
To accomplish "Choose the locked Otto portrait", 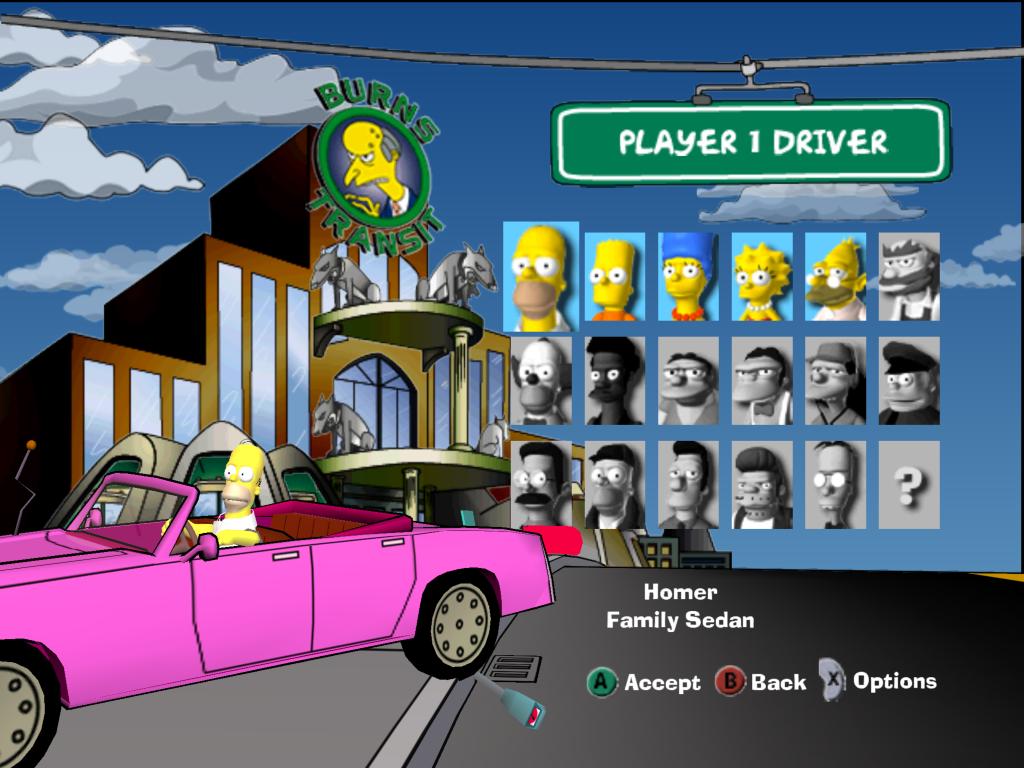I will coord(835,381).
